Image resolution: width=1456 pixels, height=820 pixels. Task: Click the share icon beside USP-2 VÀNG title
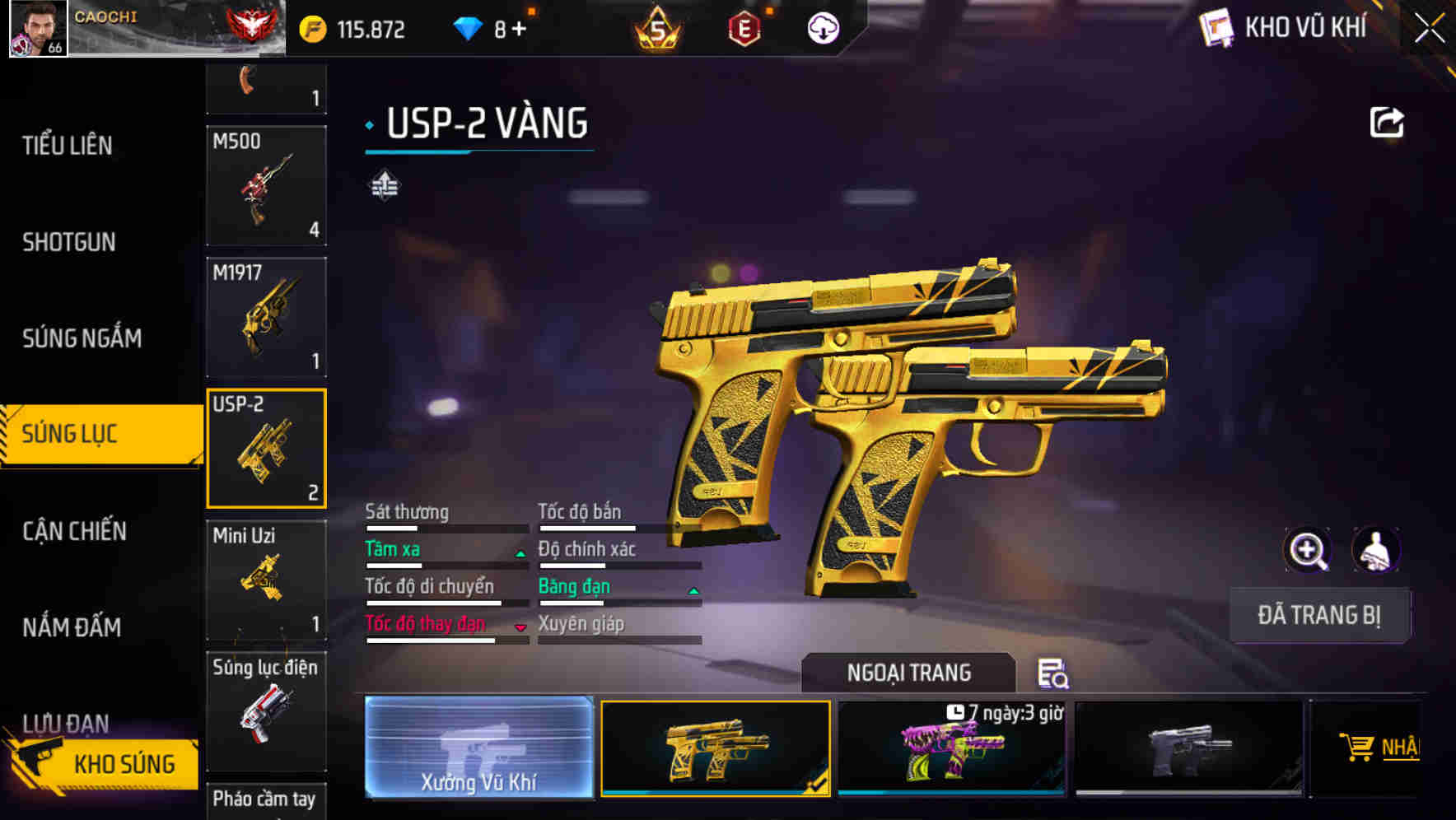click(x=1388, y=122)
